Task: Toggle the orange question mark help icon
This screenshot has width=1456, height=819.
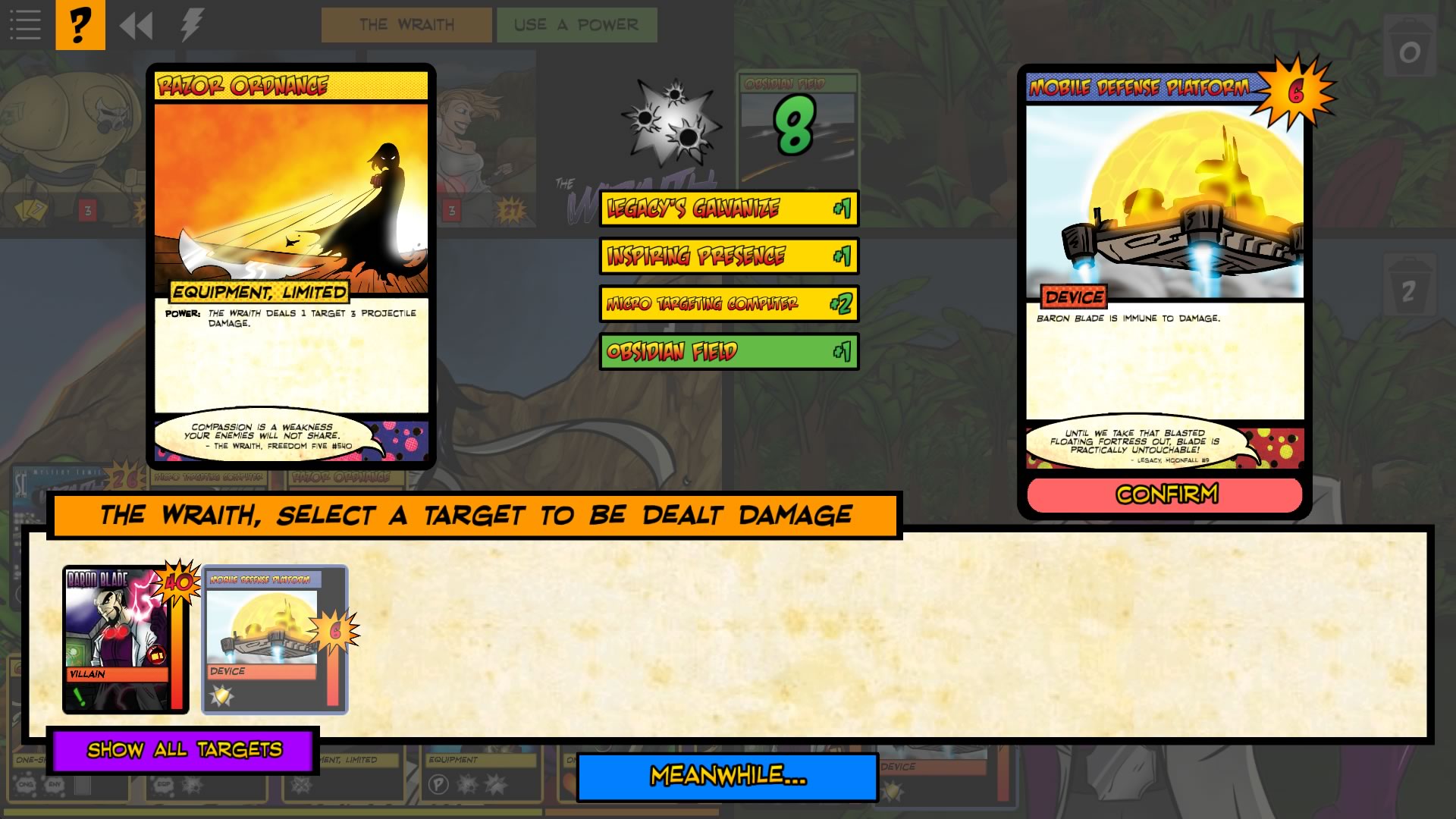Action: 79,24
